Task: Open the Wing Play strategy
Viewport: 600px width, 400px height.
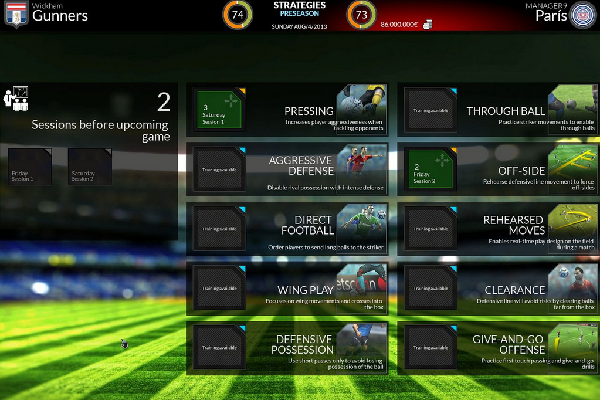Action: pos(287,290)
